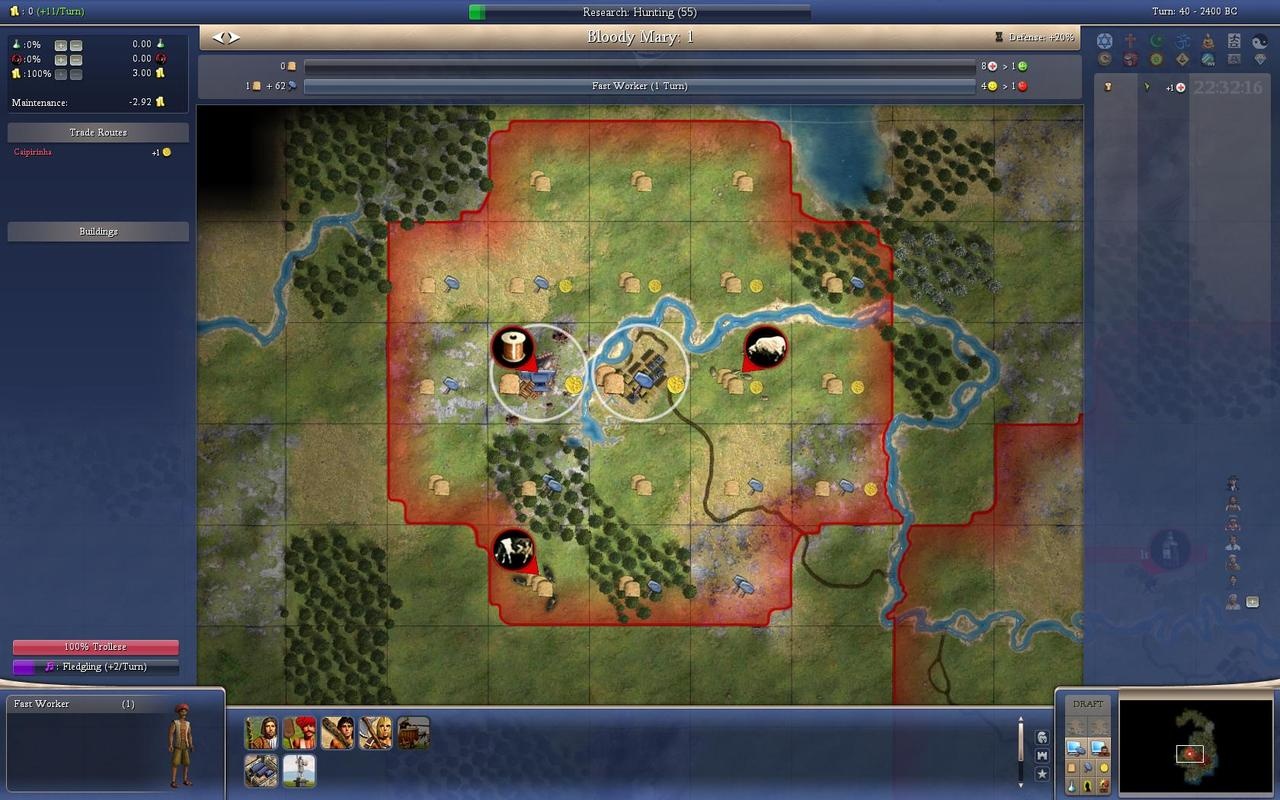Choose the red-turban Fast Worker unit icon
Screen dimensions: 1280x800
point(299,733)
